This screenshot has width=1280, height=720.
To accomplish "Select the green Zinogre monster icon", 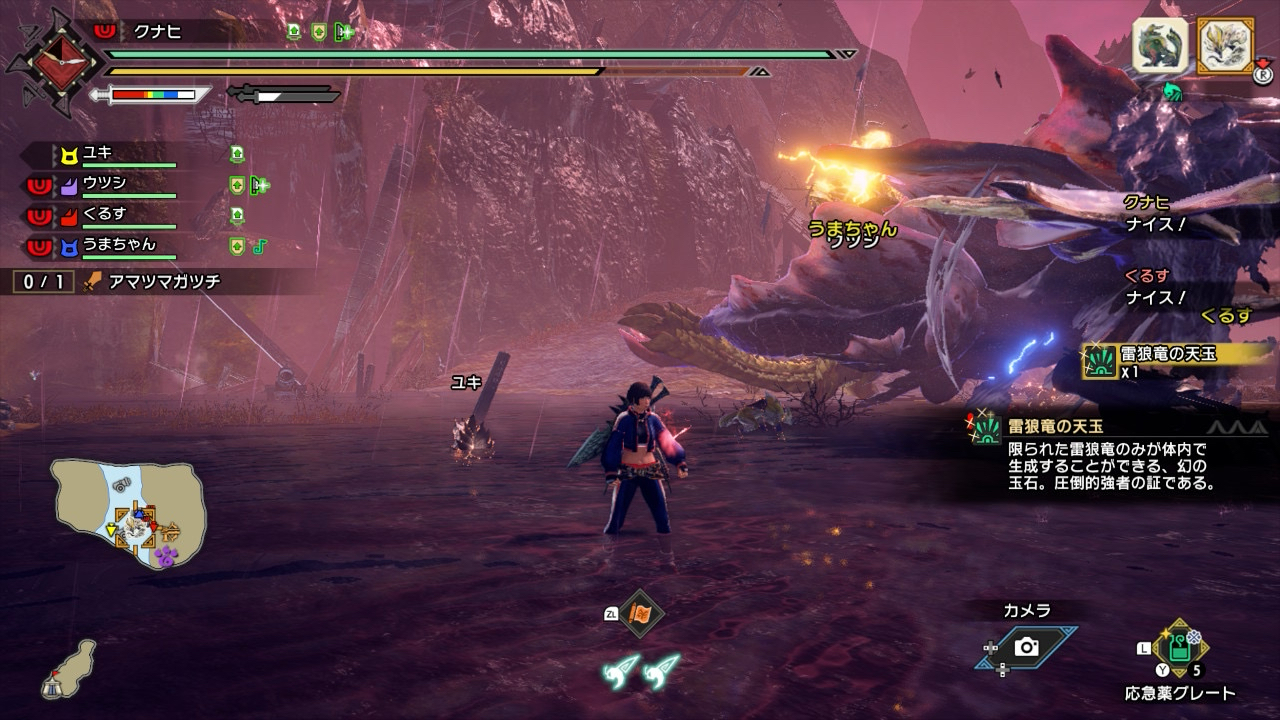I will point(1161,46).
